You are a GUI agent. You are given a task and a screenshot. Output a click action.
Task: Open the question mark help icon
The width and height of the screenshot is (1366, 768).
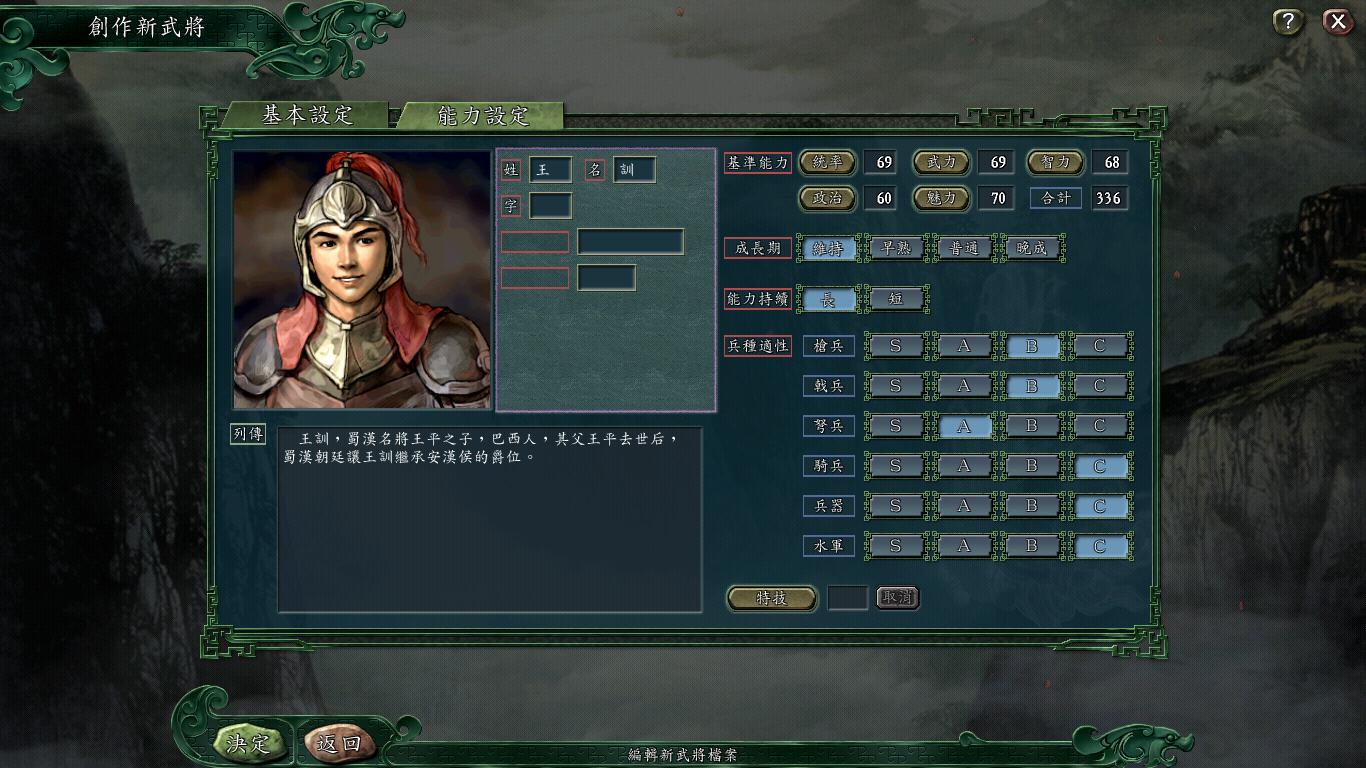coord(1286,22)
